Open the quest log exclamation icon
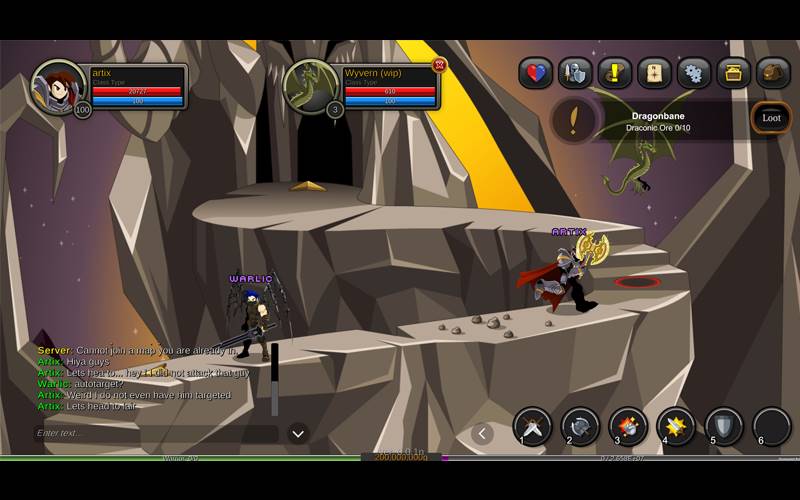 coord(615,73)
